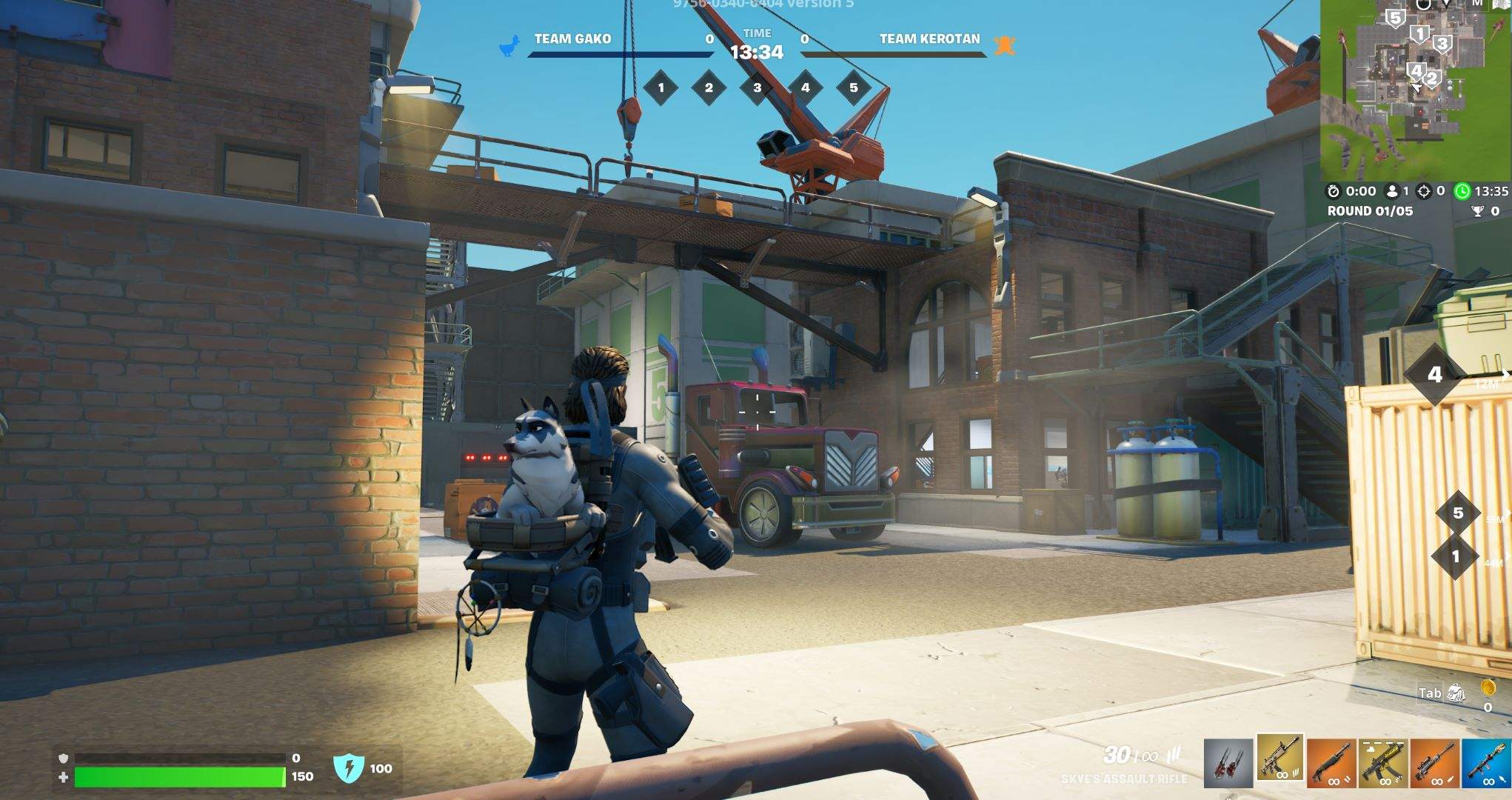
Task: Click the green clock icon showing 13:35
Action: pos(1463,192)
